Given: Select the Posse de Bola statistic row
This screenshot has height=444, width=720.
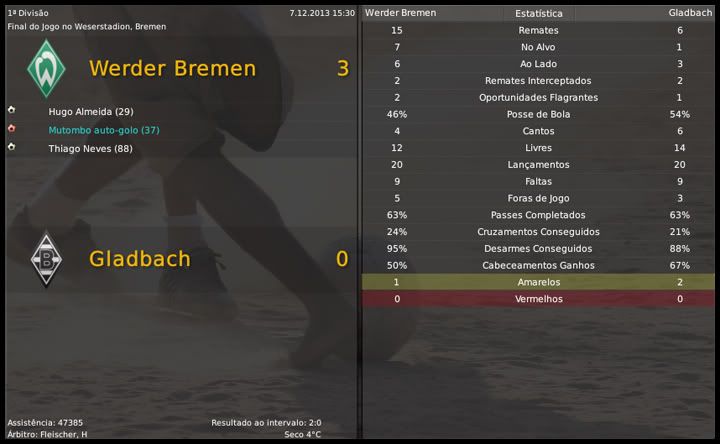Looking at the screenshot, I should 538,114.
